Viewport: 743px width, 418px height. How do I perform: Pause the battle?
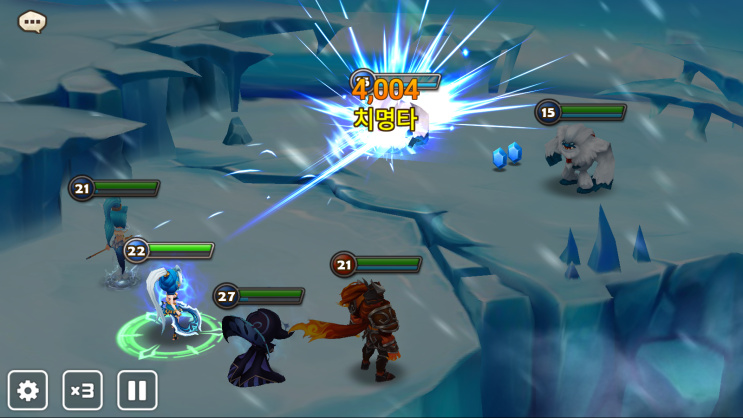click(x=137, y=390)
